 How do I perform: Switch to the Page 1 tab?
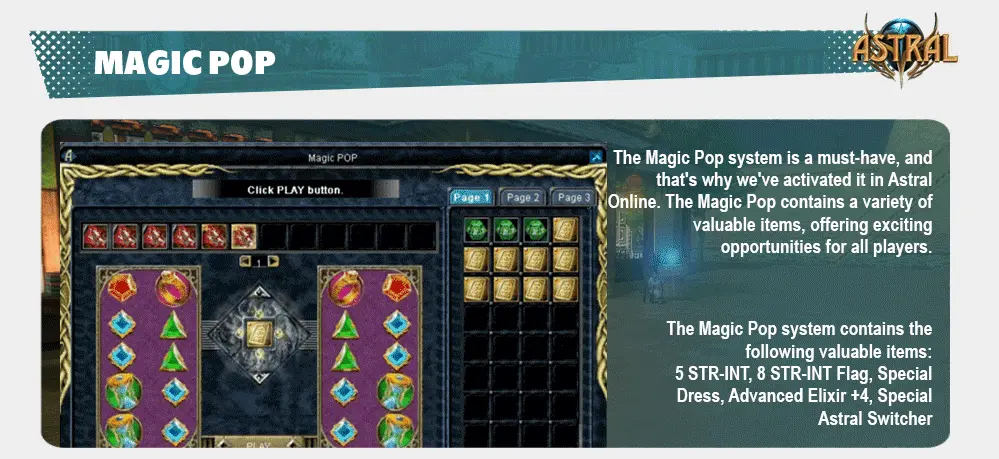pos(471,198)
